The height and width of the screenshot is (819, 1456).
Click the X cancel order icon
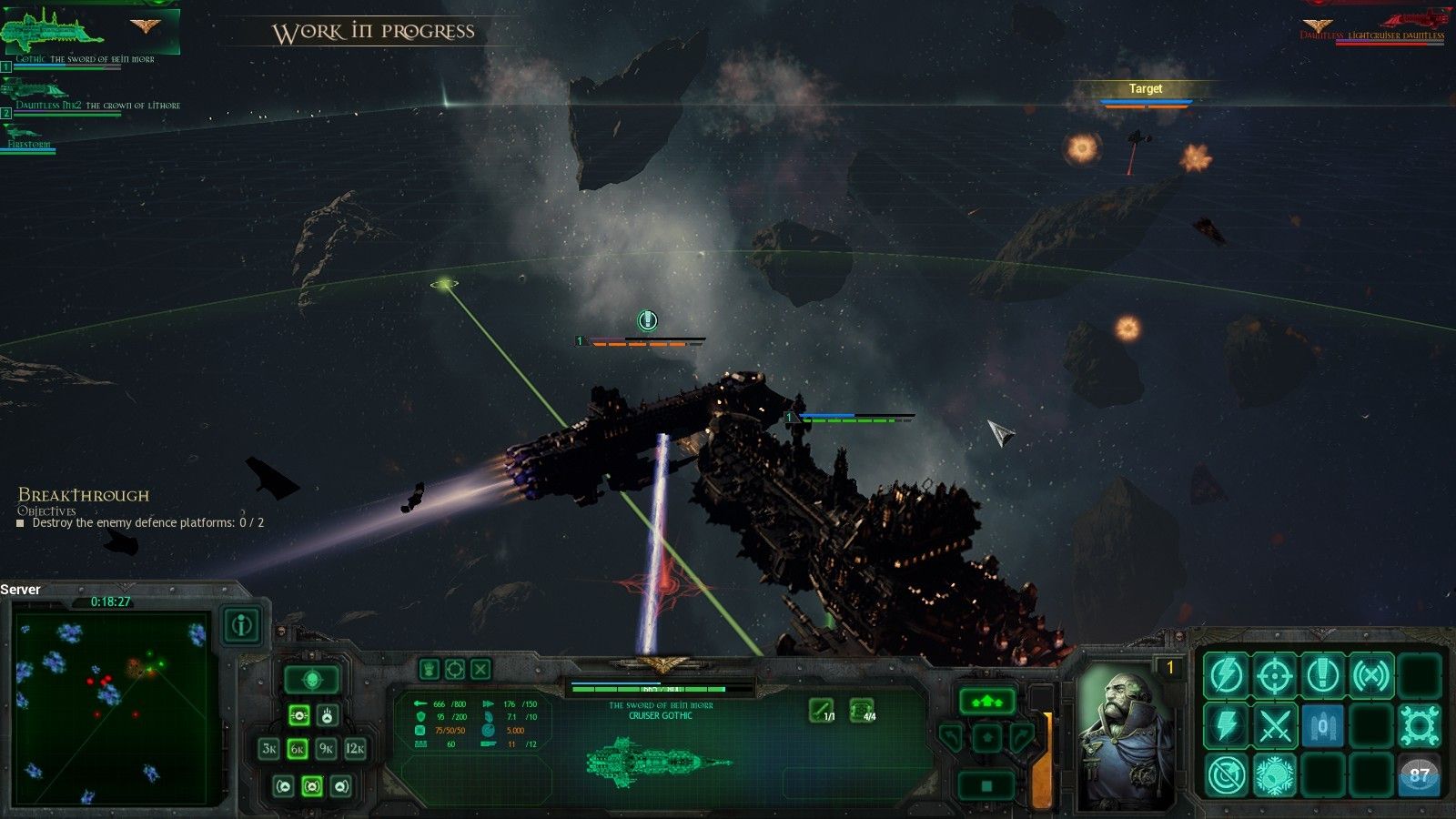pyautogui.click(x=480, y=670)
